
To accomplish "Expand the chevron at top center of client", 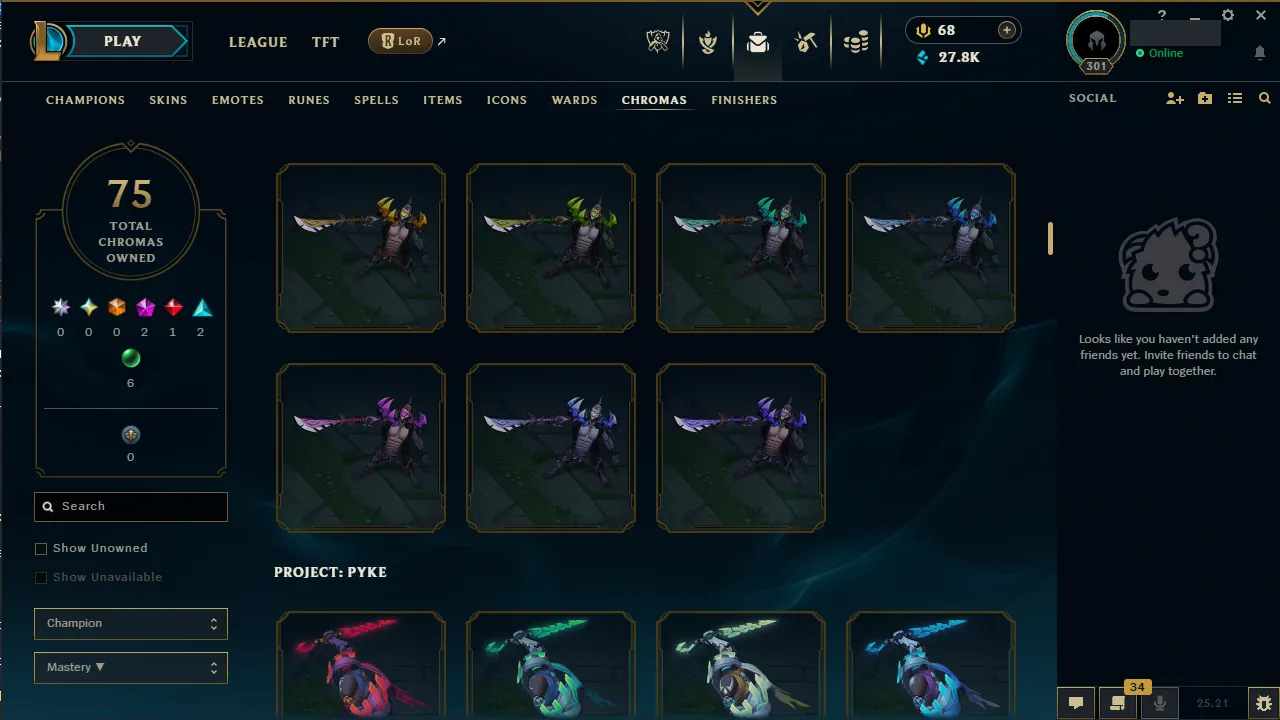I will [x=757, y=7].
